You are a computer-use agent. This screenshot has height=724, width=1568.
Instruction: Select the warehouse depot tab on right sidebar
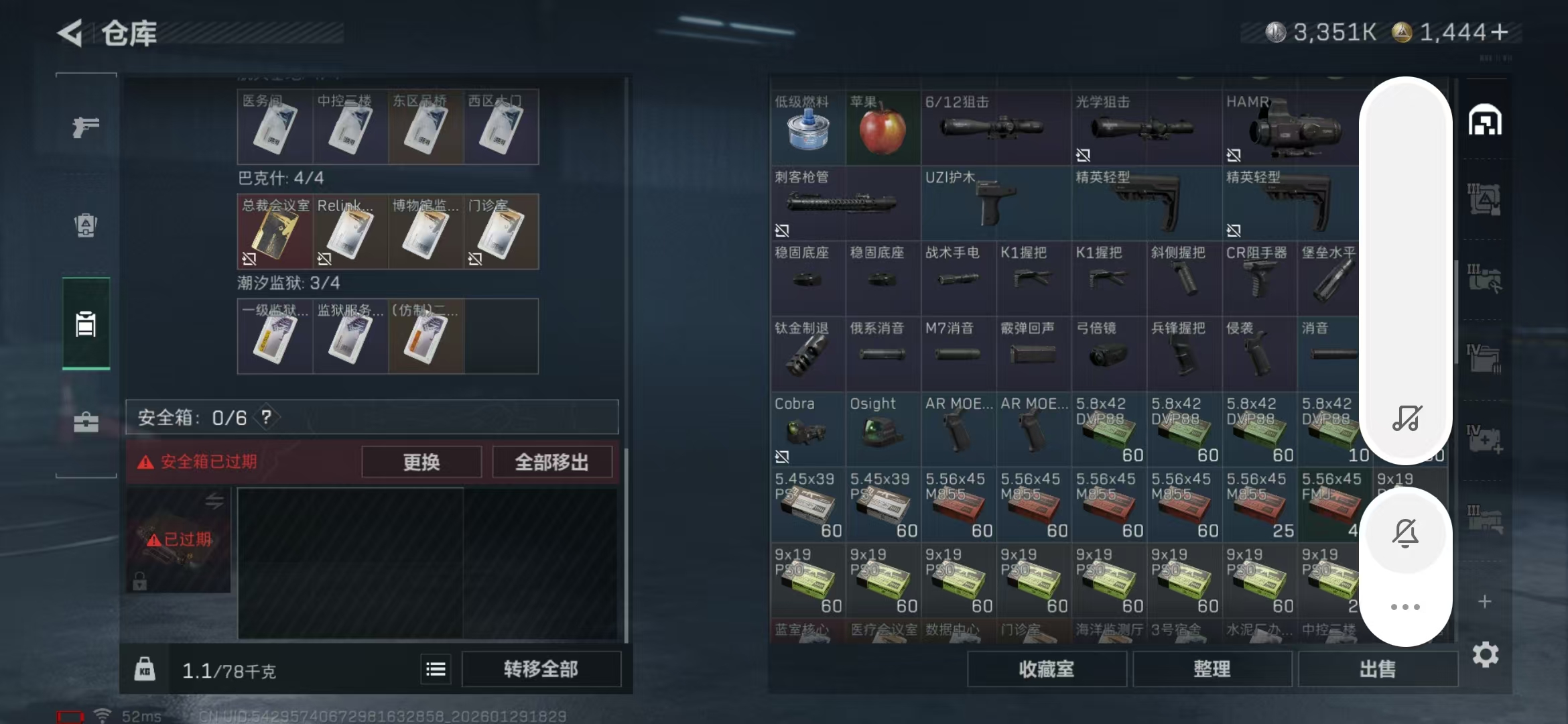[1486, 121]
